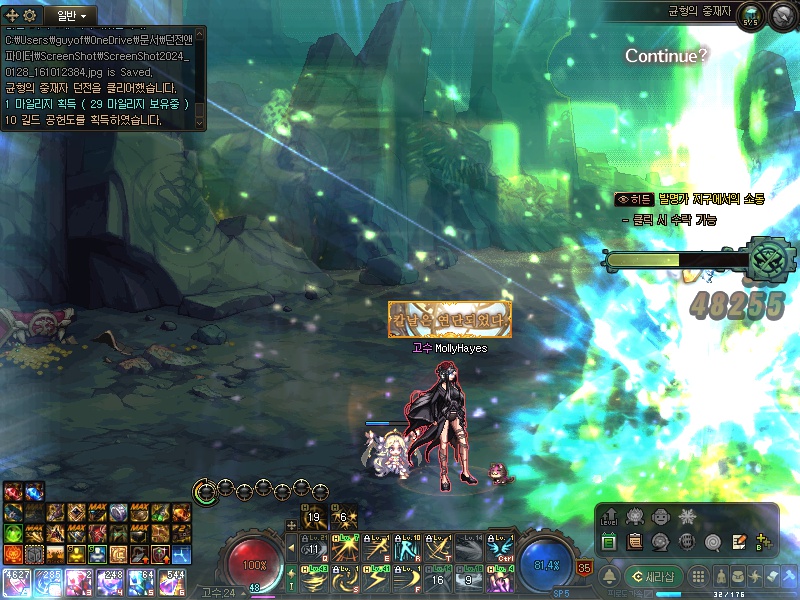Activate the skill bound to Ctrl with wings

(x=498, y=548)
